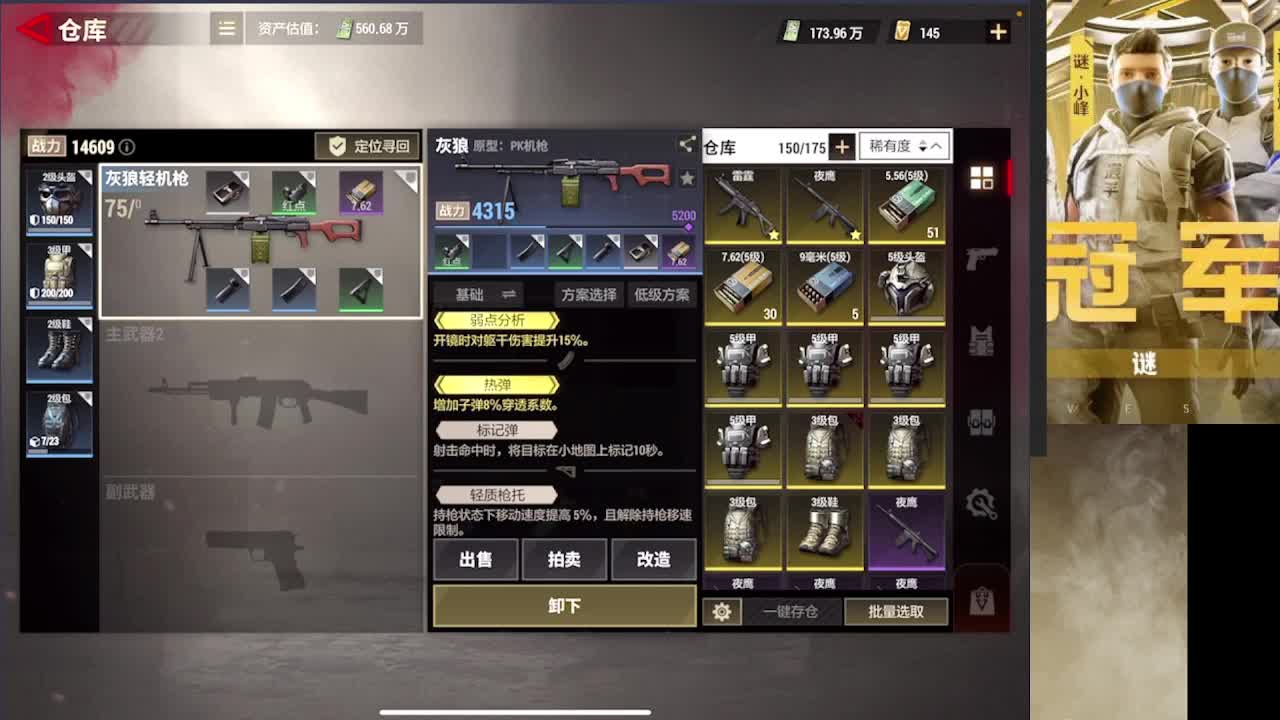1280x720 pixels.
Task: Select the 红点 red dot sight attachment
Action: [453, 252]
